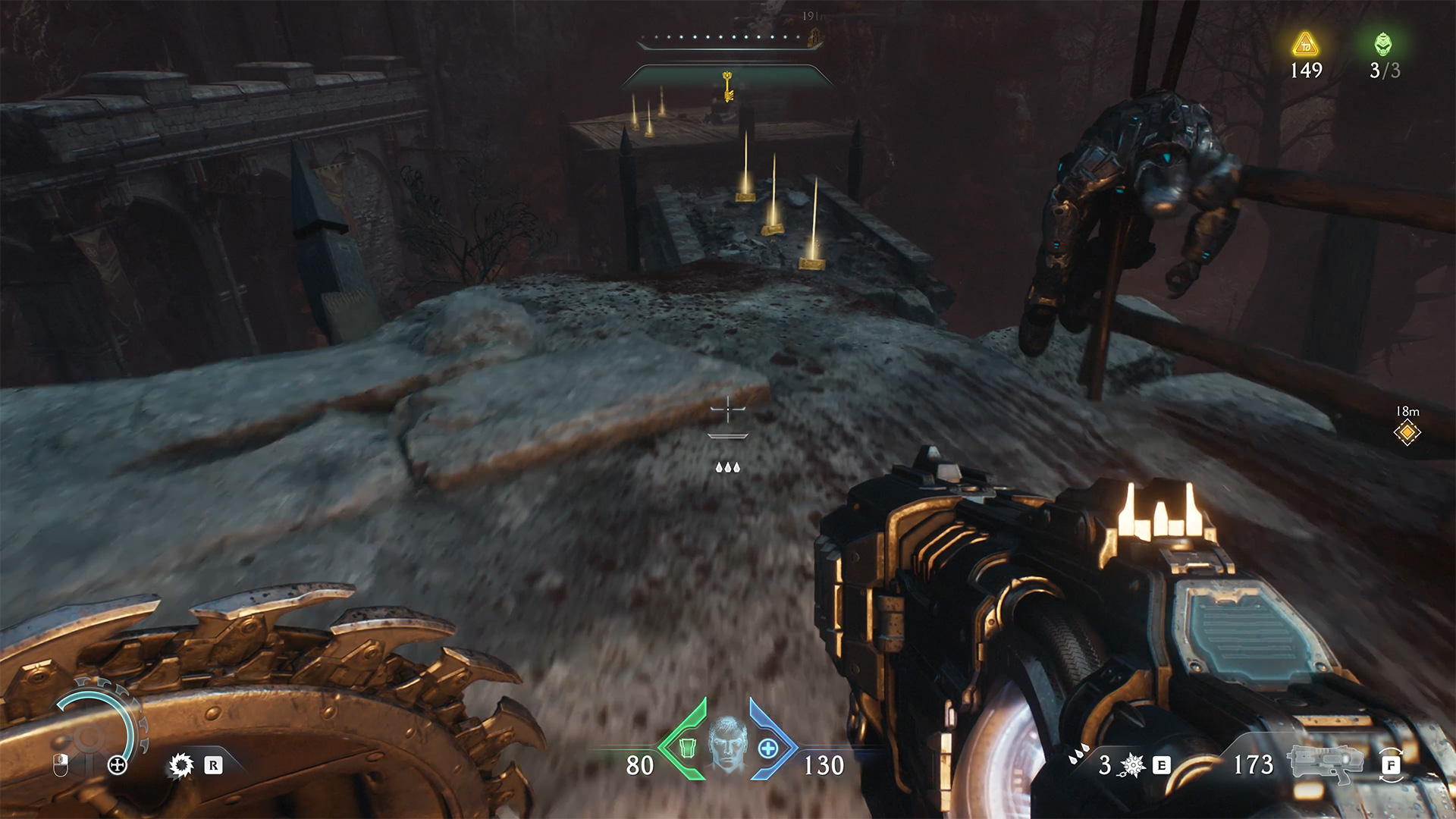Select the green armor icon

[x=686, y=748]
